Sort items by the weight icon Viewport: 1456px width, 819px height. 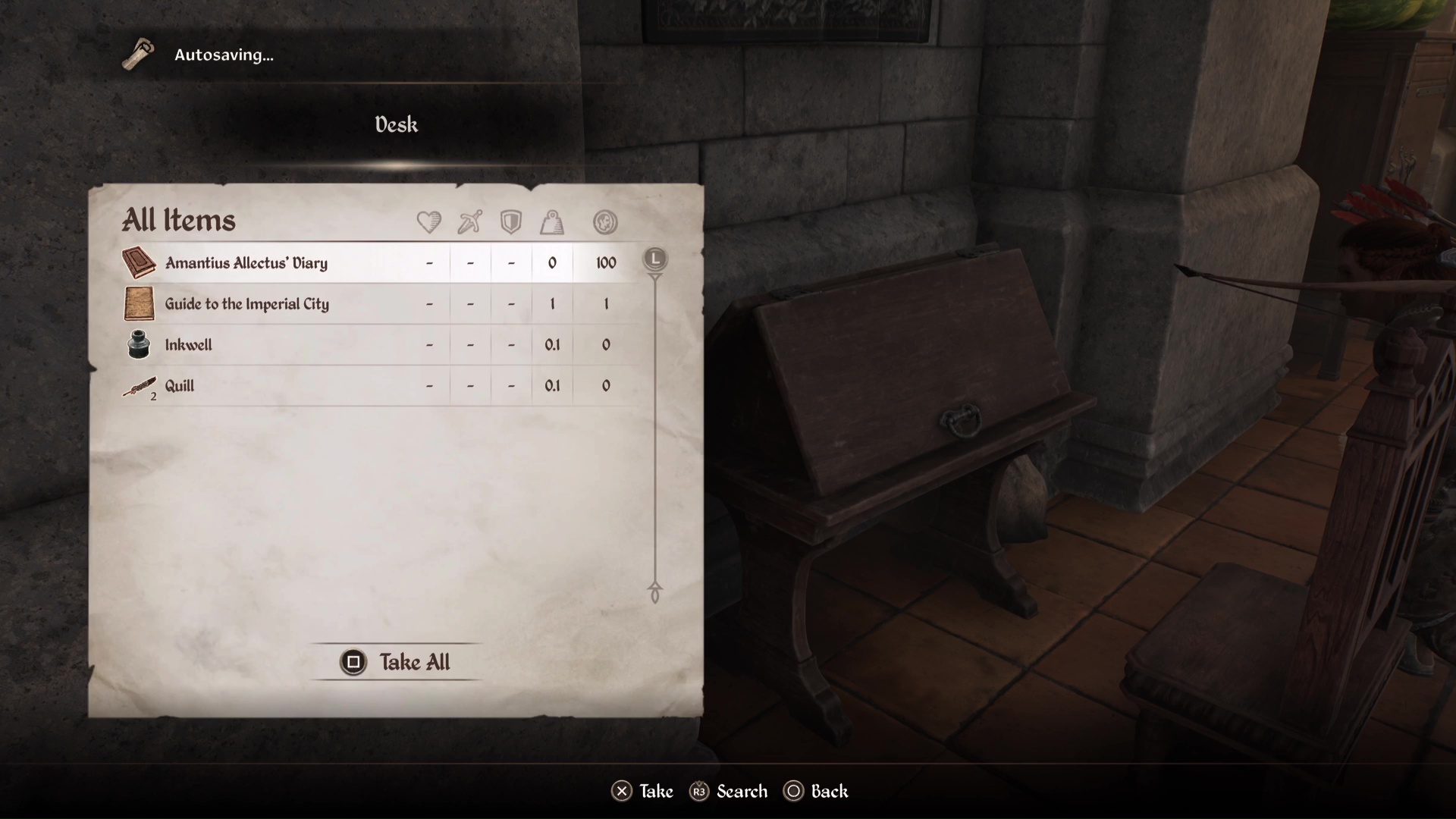click(552, 222)
